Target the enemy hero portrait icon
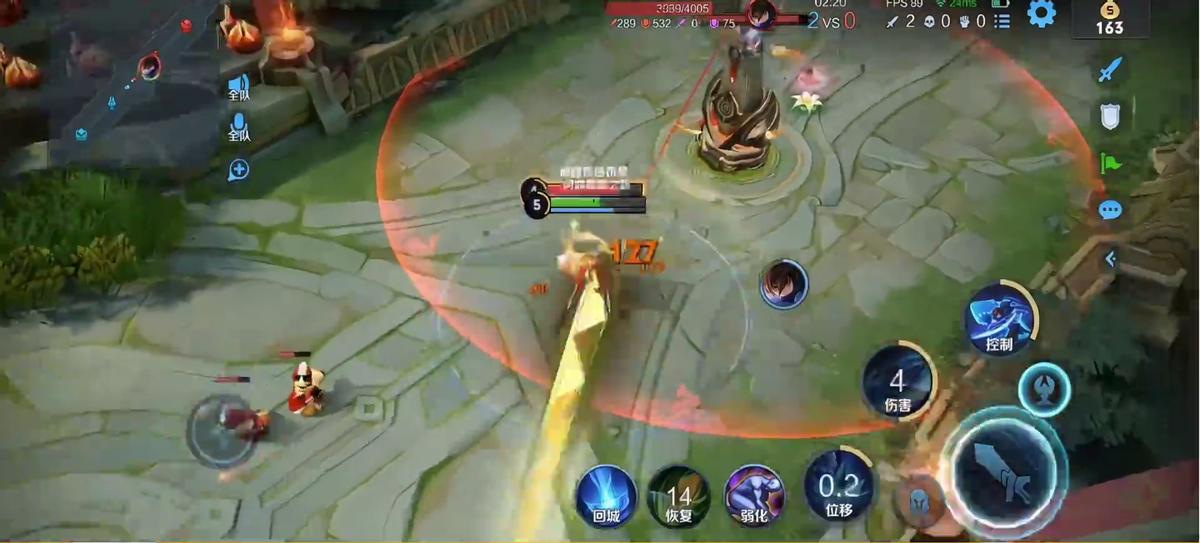This screenshot has height=543, width=1200. point(783,284)
